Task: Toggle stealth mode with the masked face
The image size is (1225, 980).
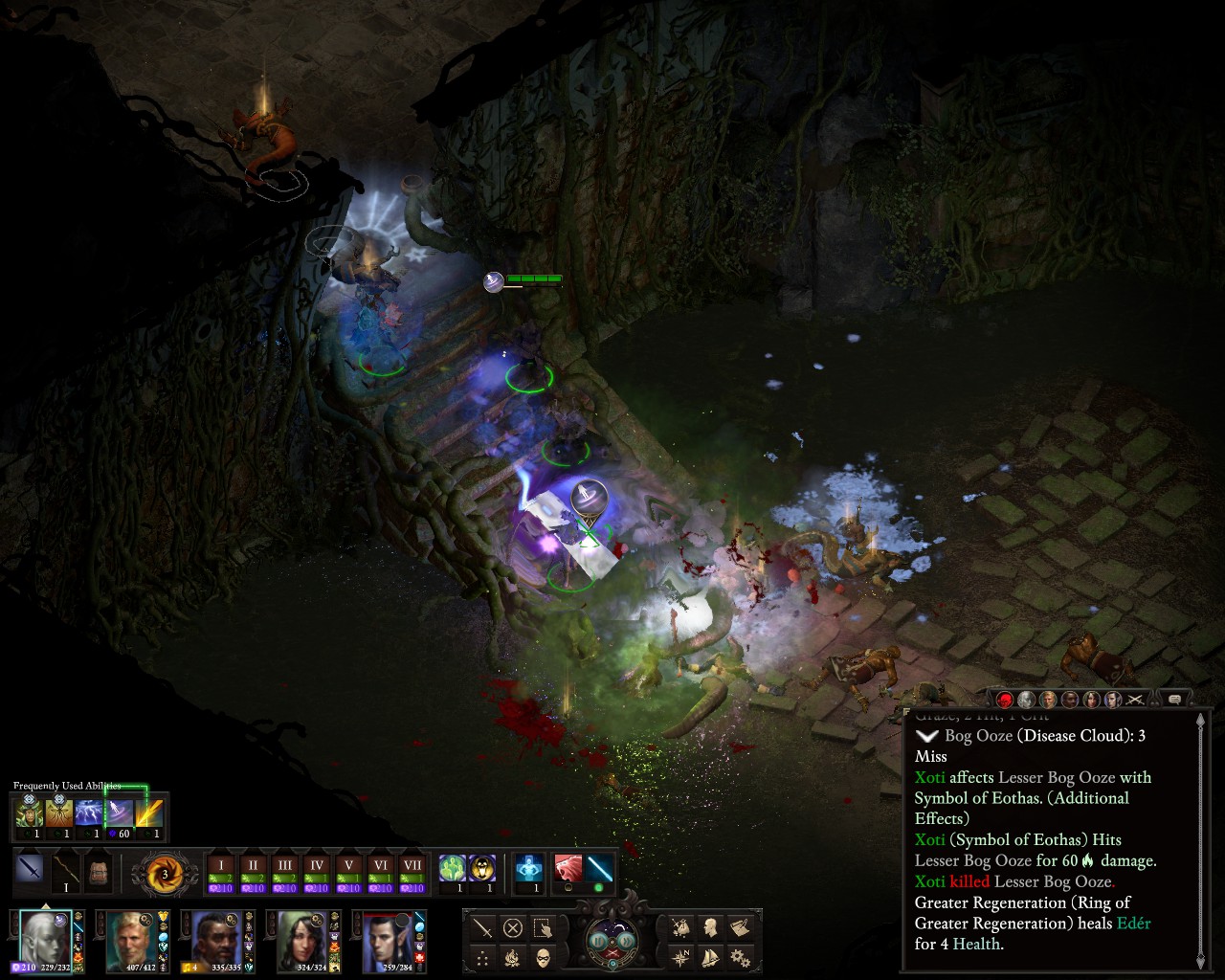Action: (543, 957)
